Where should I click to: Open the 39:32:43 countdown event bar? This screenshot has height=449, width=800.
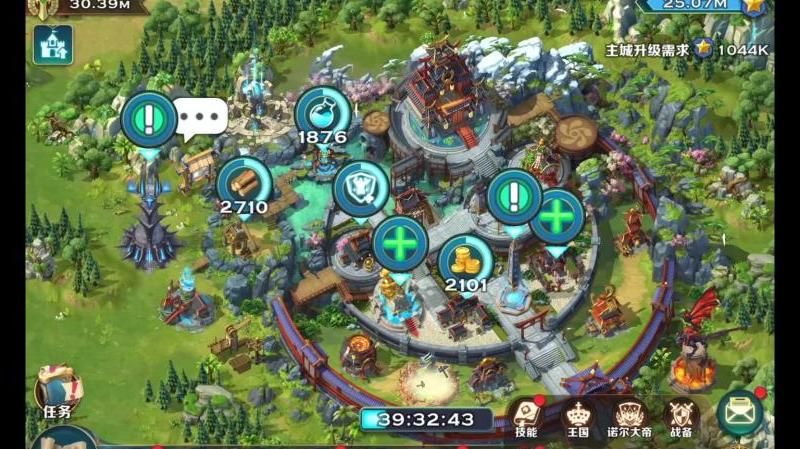427,419
